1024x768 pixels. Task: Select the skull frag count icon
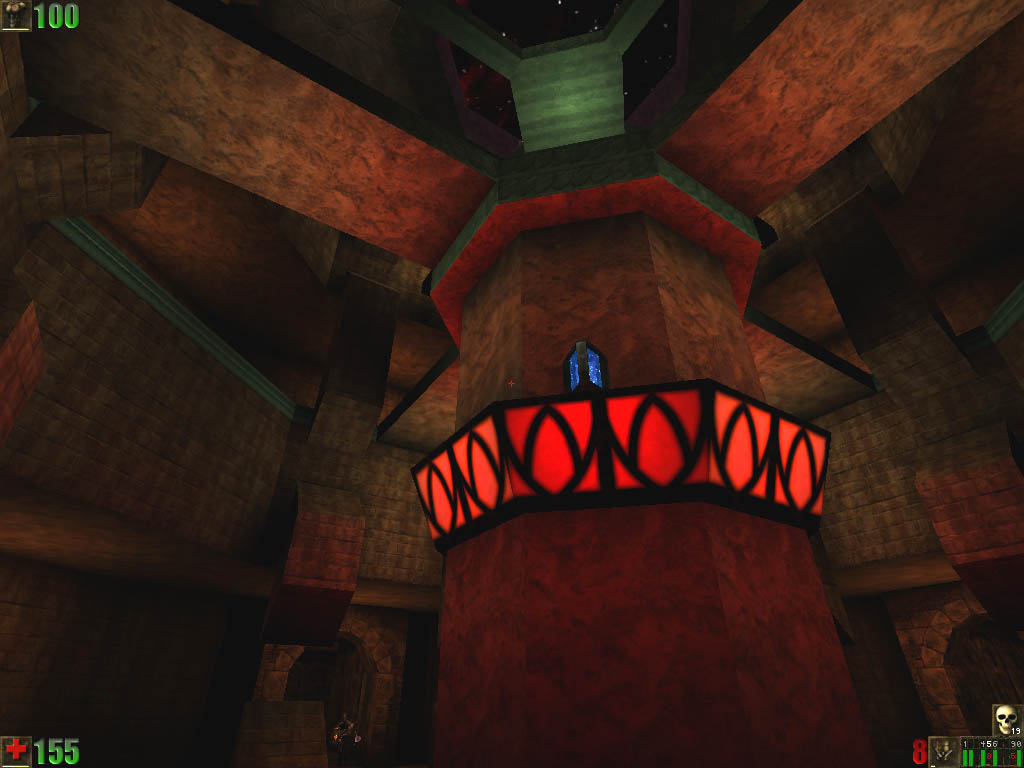pos(1006,719)
